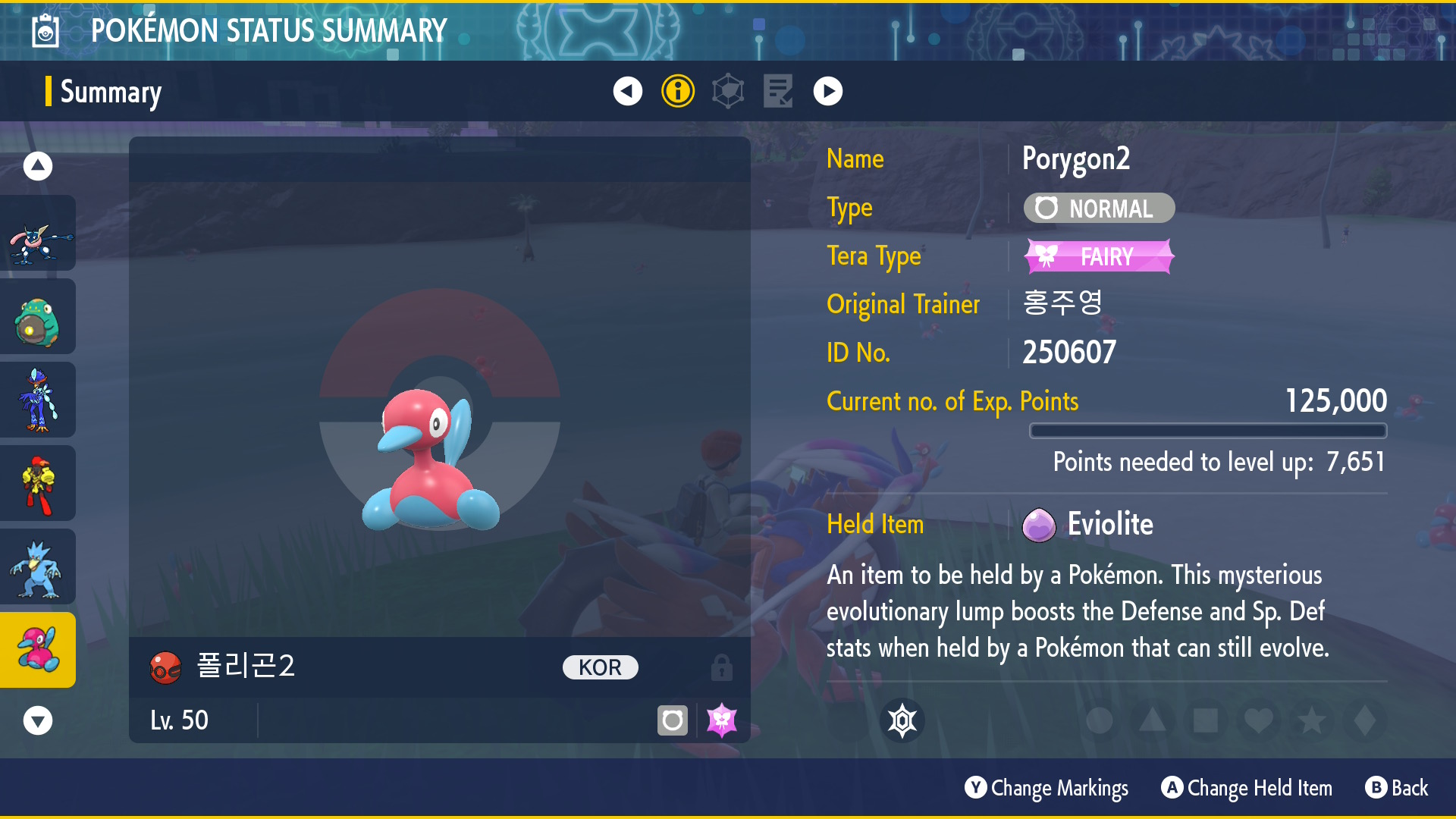This screenshot has height=819, width=1456.
Task: Toggle the square marking
Action: [x=1206, y=720]
